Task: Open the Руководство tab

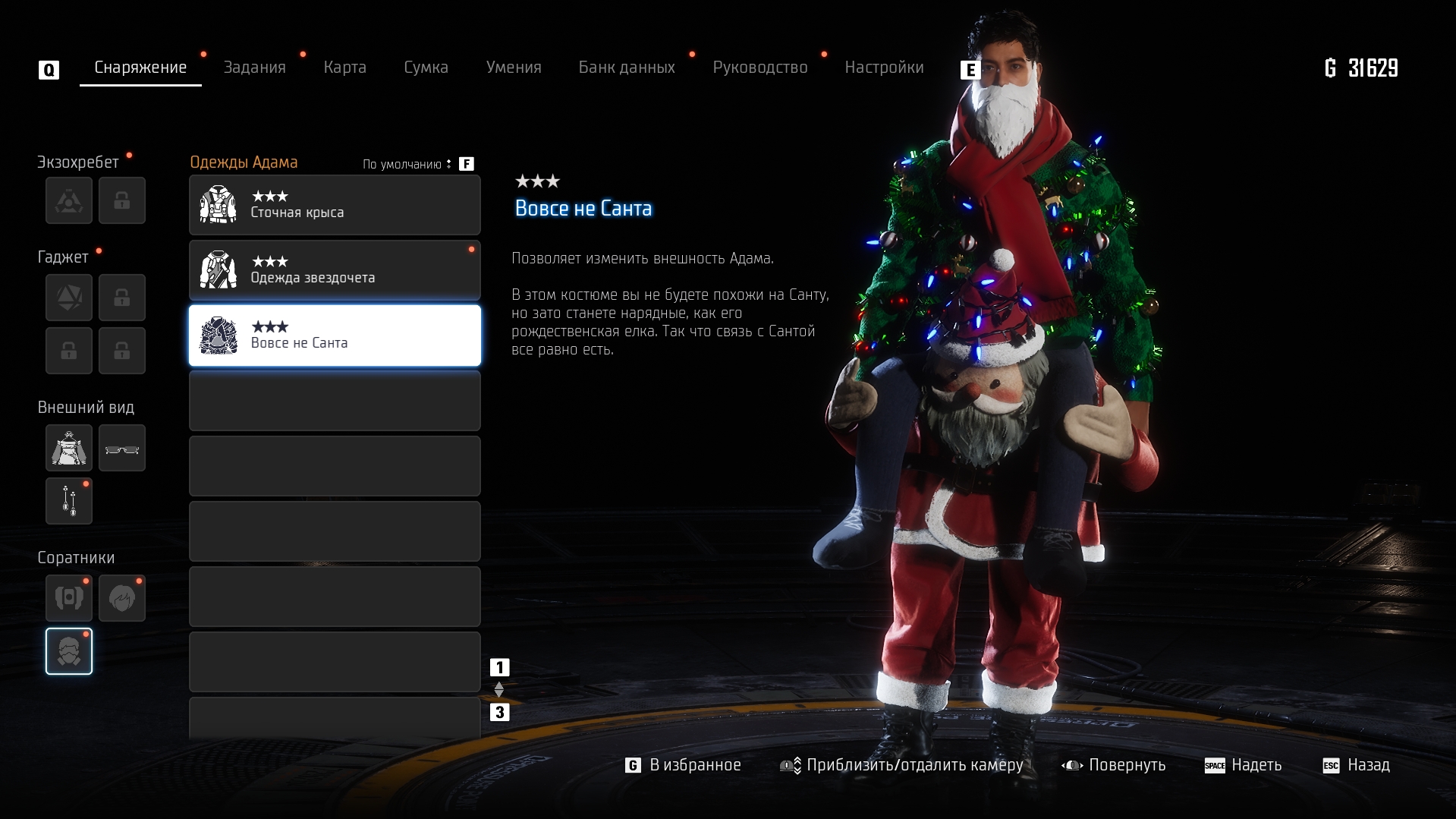Action: coord(759,68)
